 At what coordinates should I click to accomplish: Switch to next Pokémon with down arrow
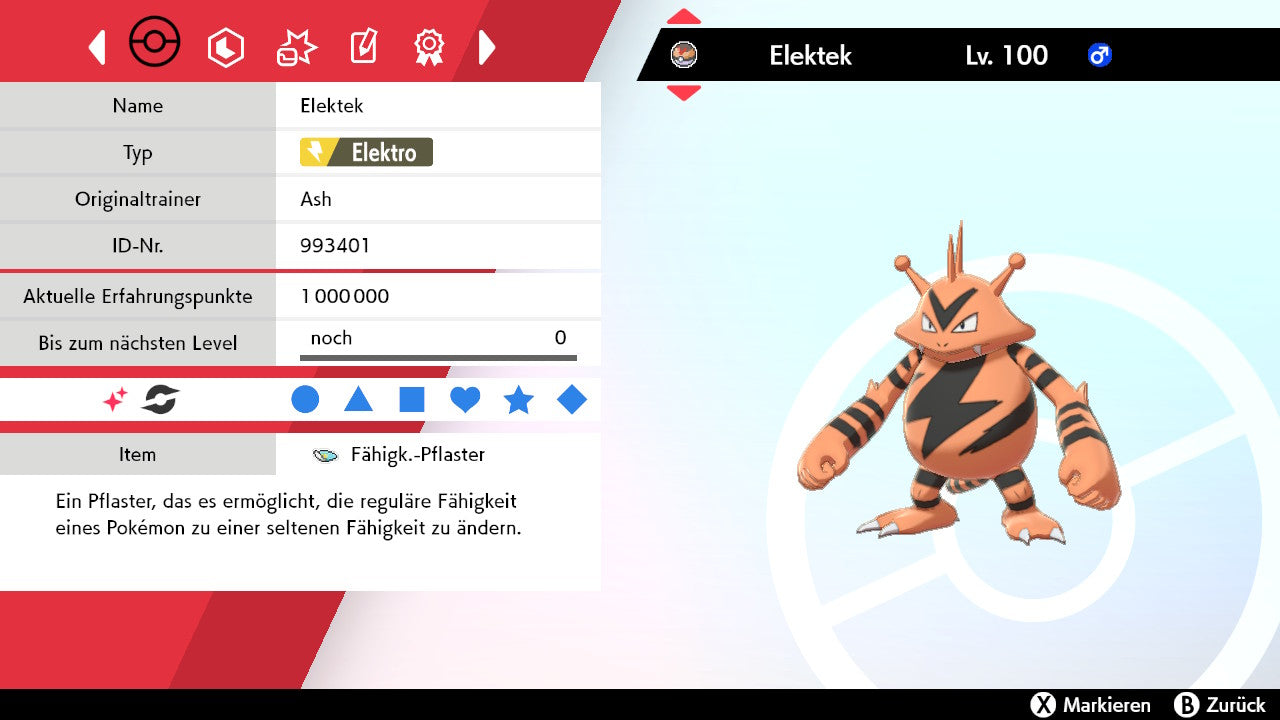click(x=684, y=92)
